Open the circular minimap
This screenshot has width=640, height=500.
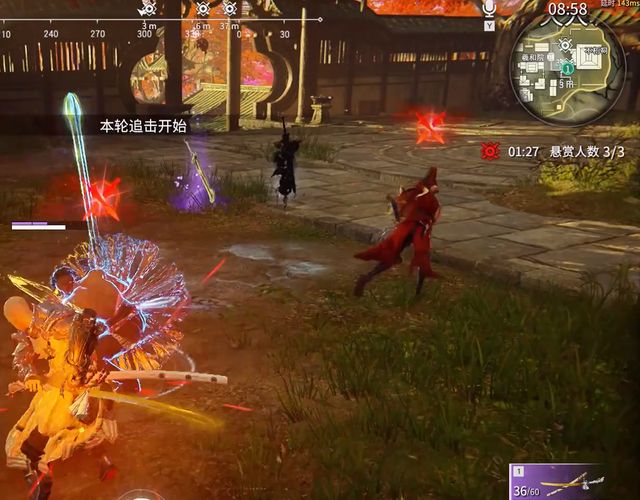click(x=568, y=68)
